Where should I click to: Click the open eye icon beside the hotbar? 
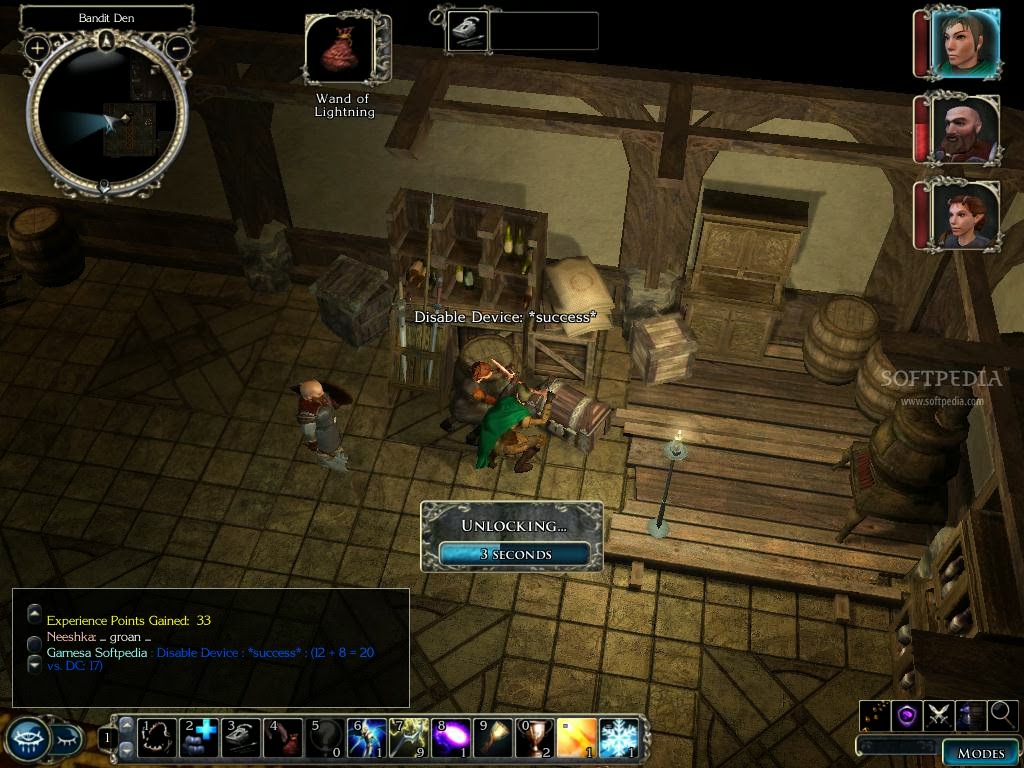point(26,739)
